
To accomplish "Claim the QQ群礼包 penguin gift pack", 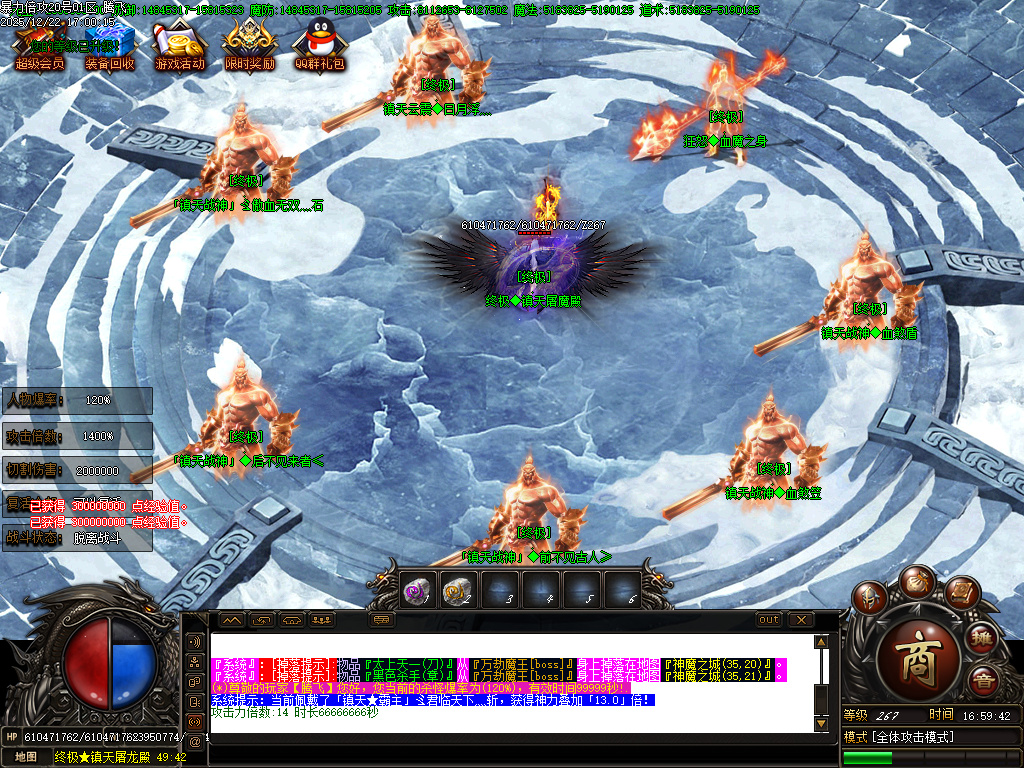I will [319, 45].
